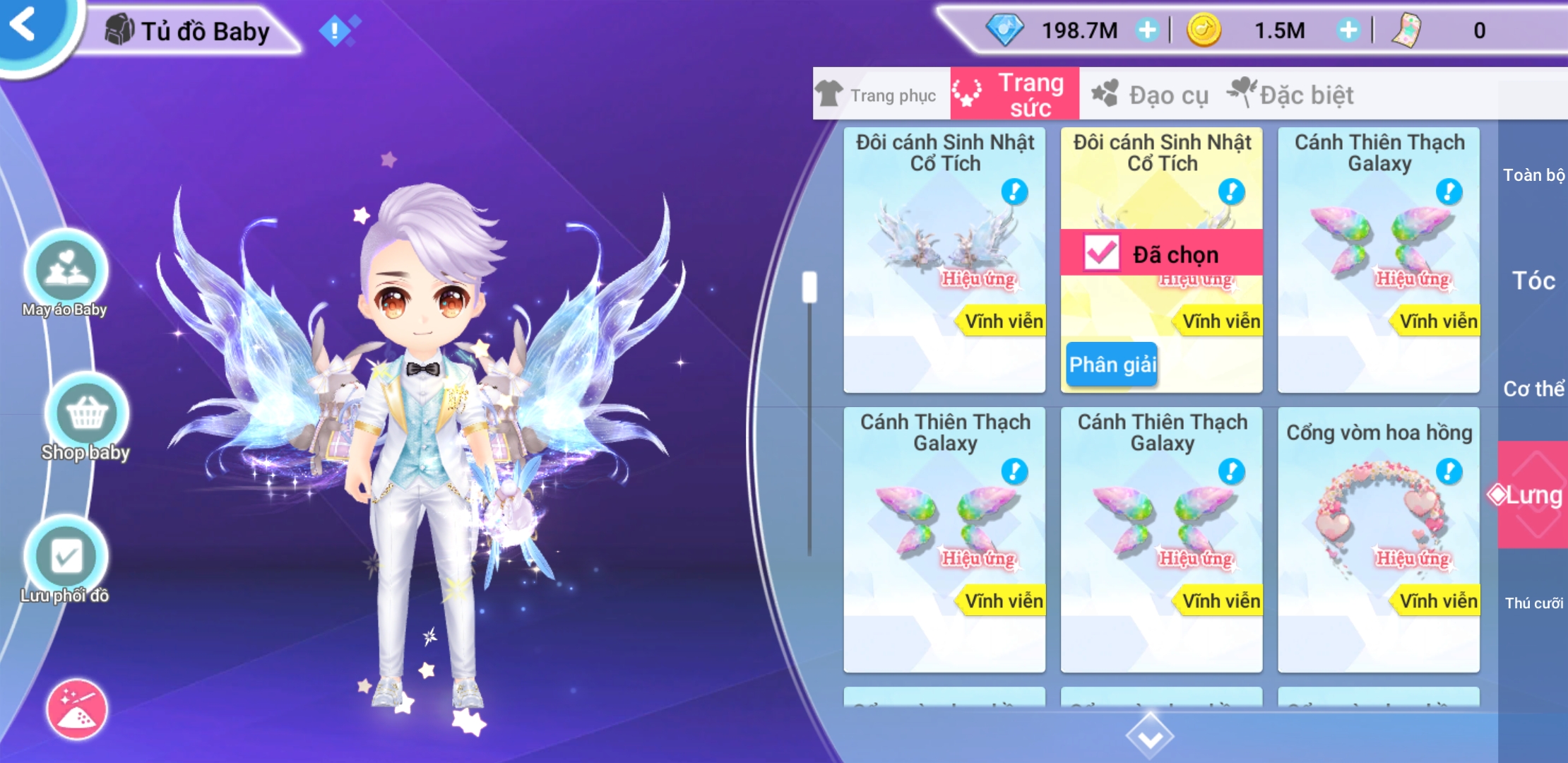Screen dimensions: 1568x763
Task: Select the Lưng category
Action: 1533,495
